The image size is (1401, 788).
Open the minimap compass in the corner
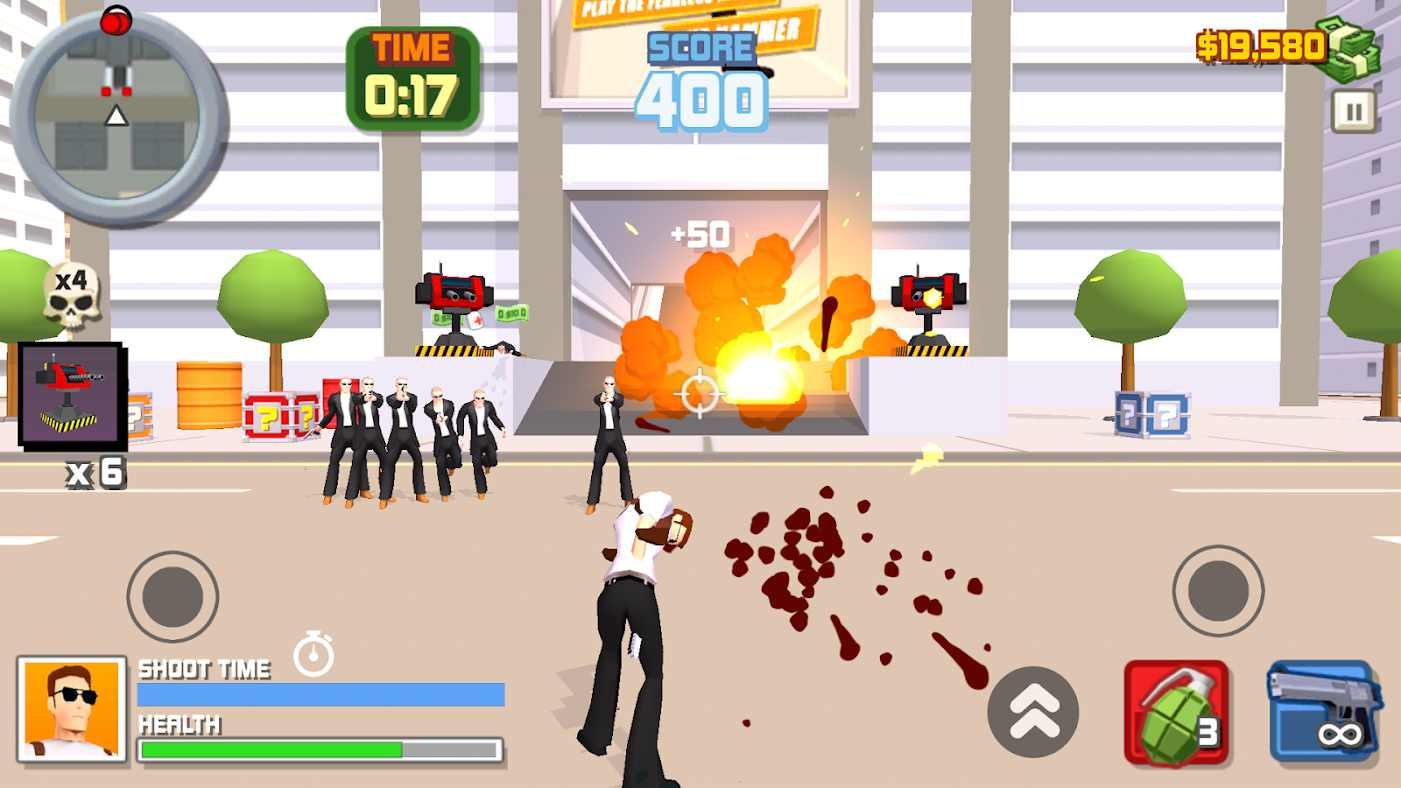tap(118, 120)
